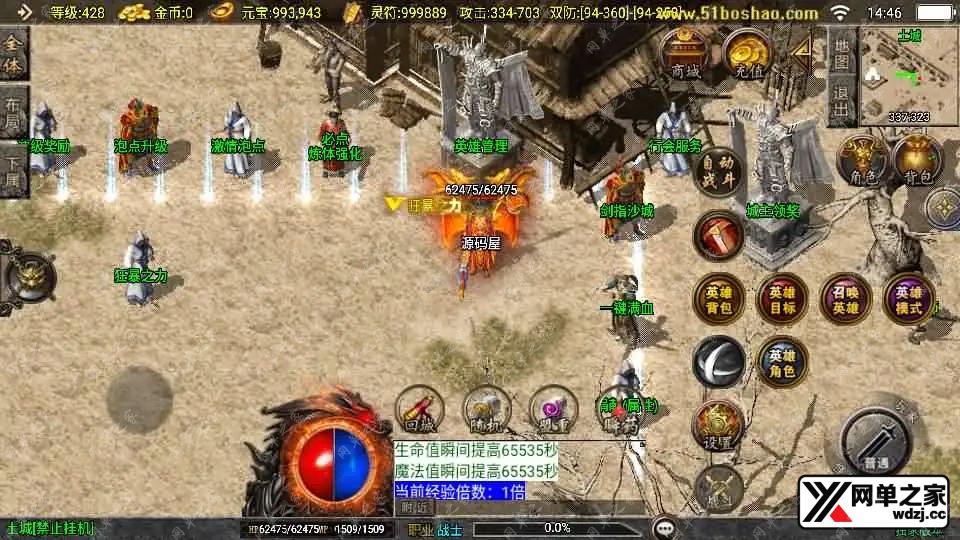
Task: Open the 背包 bag inventory
Action: tap(917, 160)
